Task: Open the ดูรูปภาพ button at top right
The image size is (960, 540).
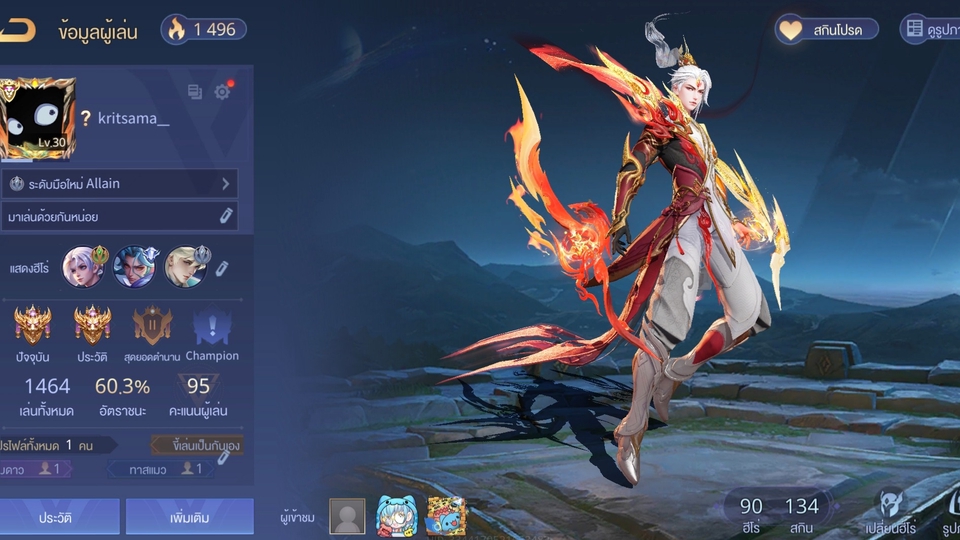Action: (930, 30)
